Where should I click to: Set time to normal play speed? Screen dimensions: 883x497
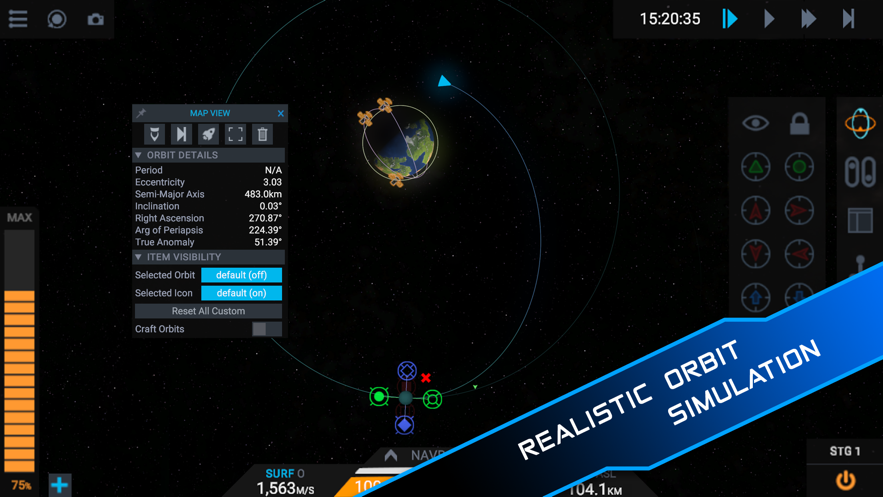(769, 19)
